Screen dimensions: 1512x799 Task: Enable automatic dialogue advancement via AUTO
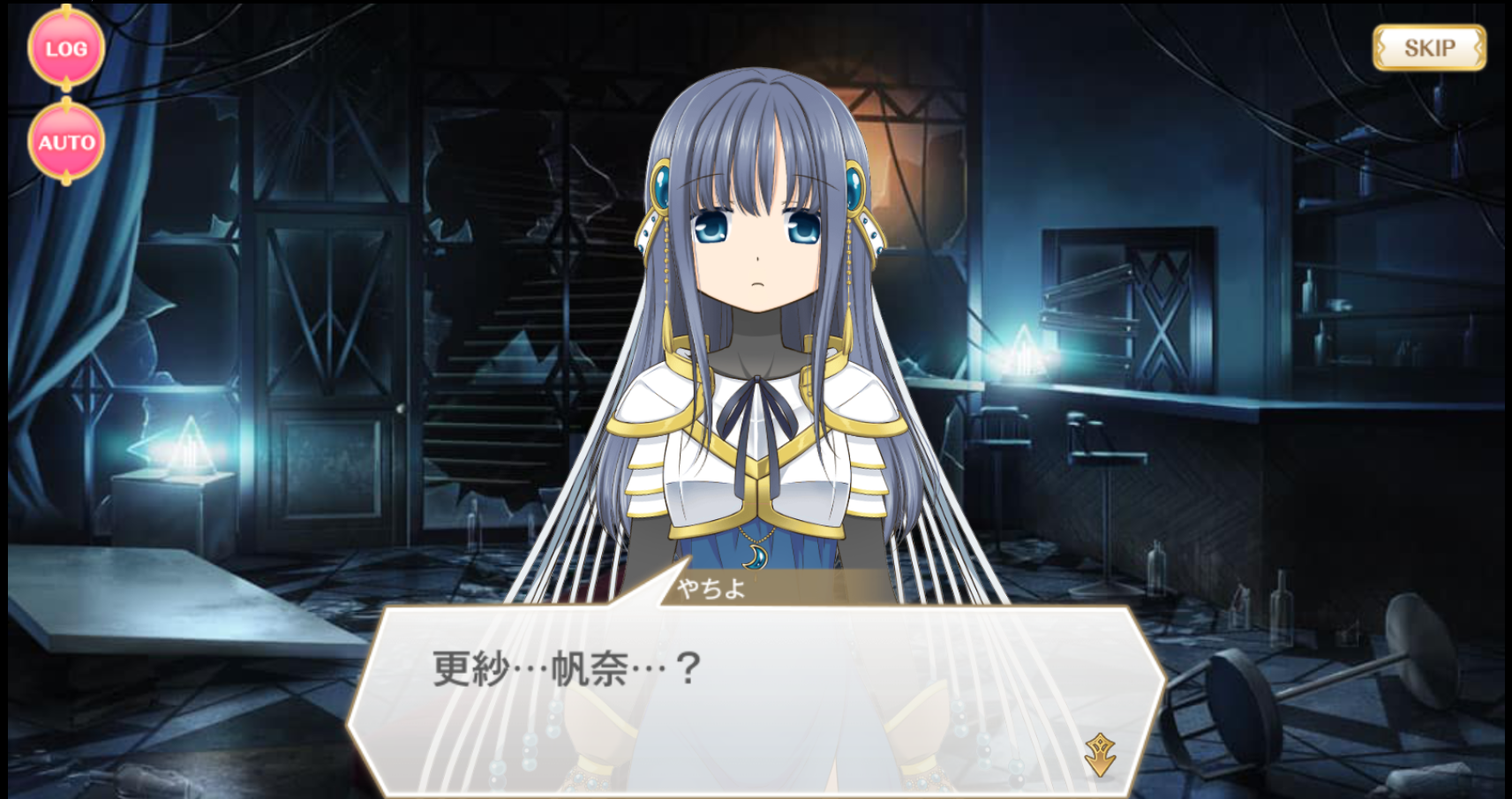[66, 141]
